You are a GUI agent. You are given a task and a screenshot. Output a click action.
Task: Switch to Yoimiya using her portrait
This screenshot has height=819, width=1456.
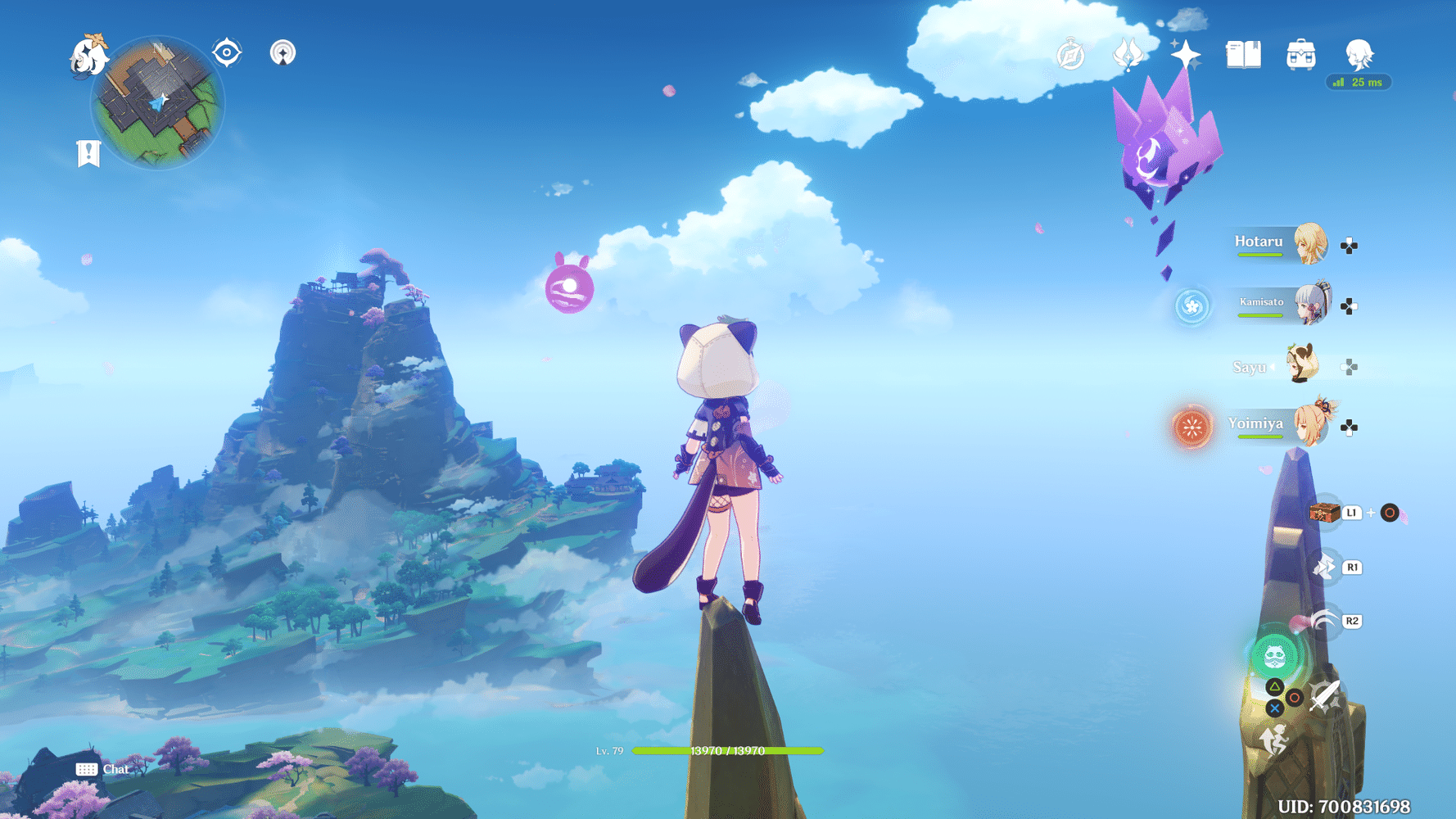click(1310, 425)
